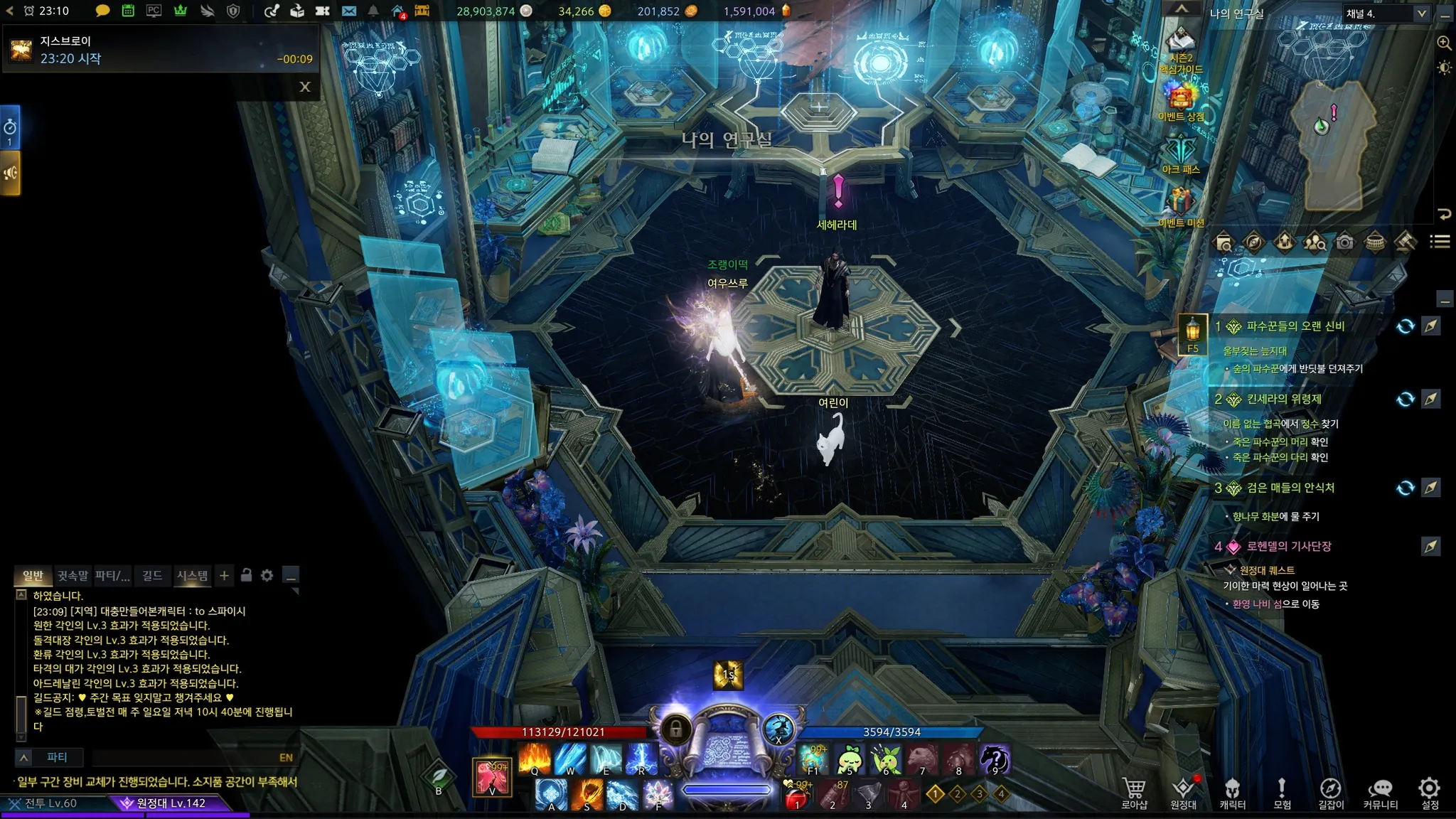The image size is (1456, 819).
Task: Open the 설정 settings menu
Action: (x=1429, y=793)
